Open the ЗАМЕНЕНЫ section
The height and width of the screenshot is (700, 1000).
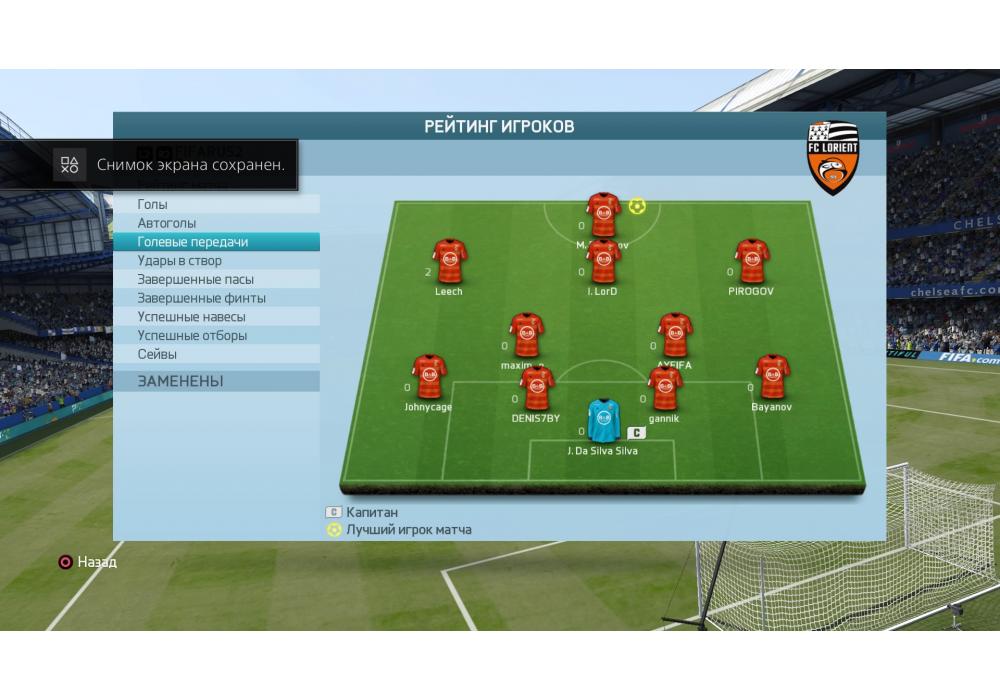[x=216, y=381]
